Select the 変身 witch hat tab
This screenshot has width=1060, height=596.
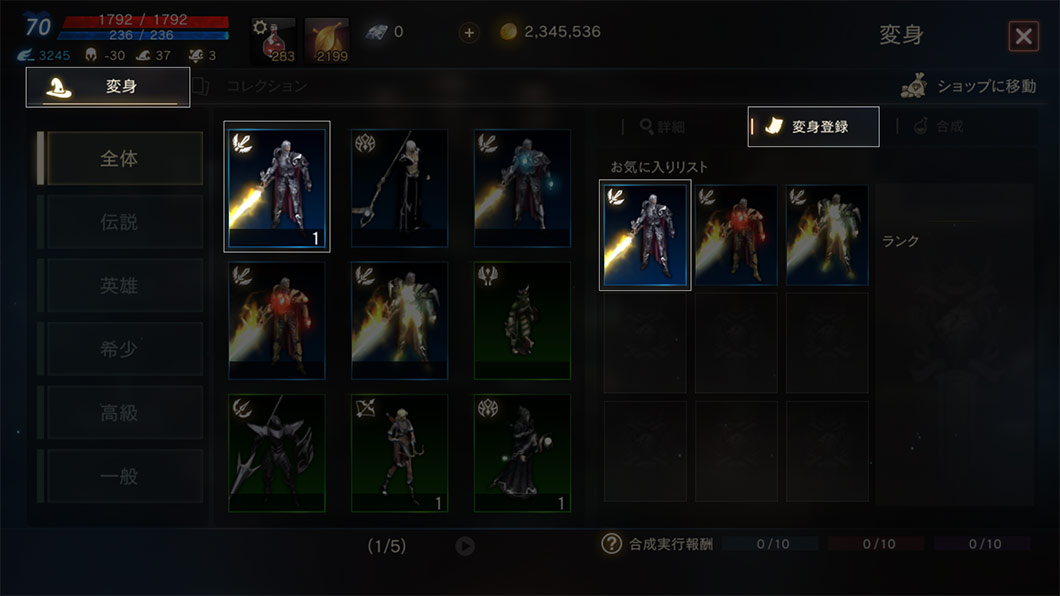point(108,87)
